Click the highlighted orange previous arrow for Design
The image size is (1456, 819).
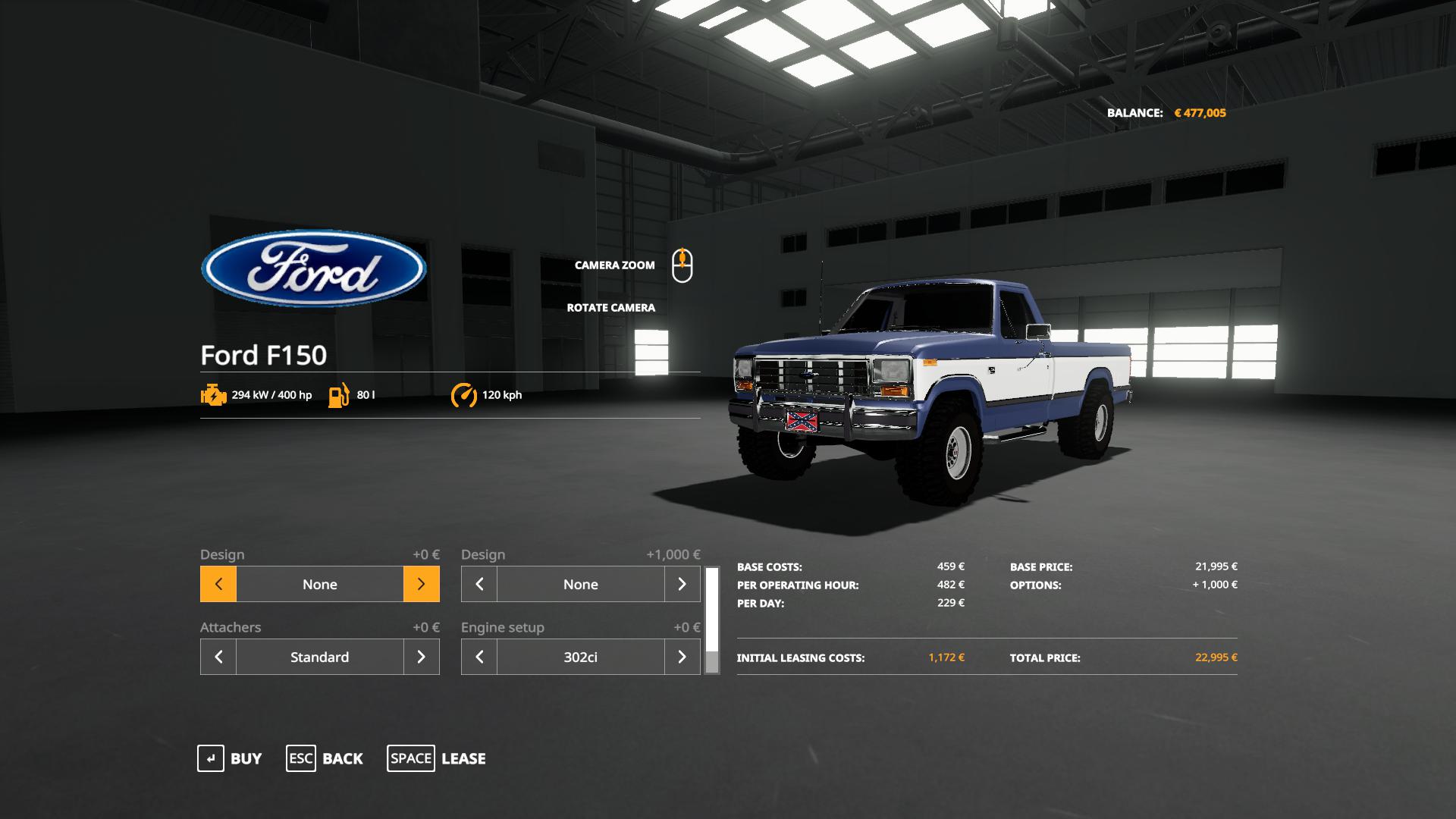click(x=218, y=584)
